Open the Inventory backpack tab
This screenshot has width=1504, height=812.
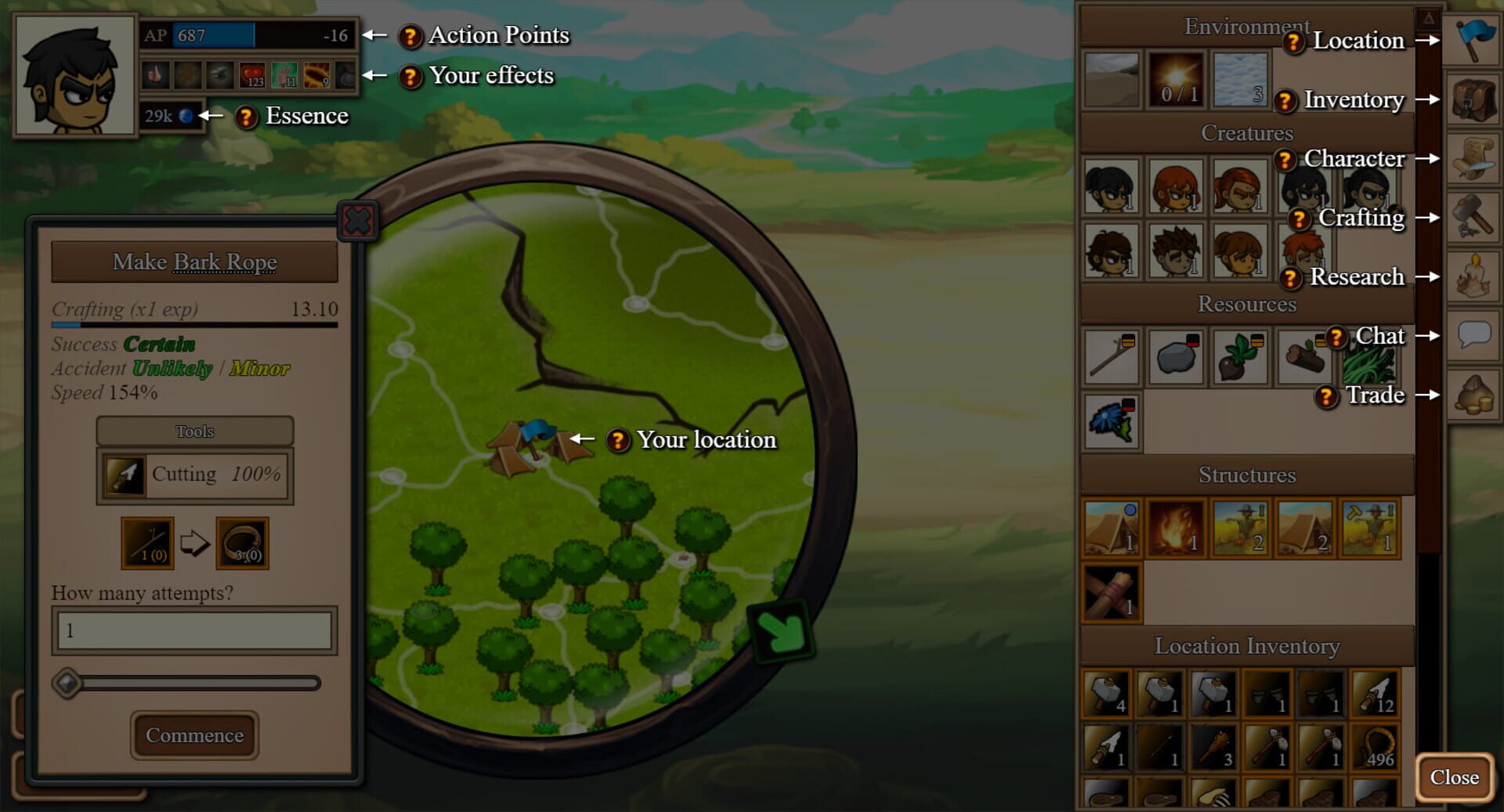click(1473, 99)
